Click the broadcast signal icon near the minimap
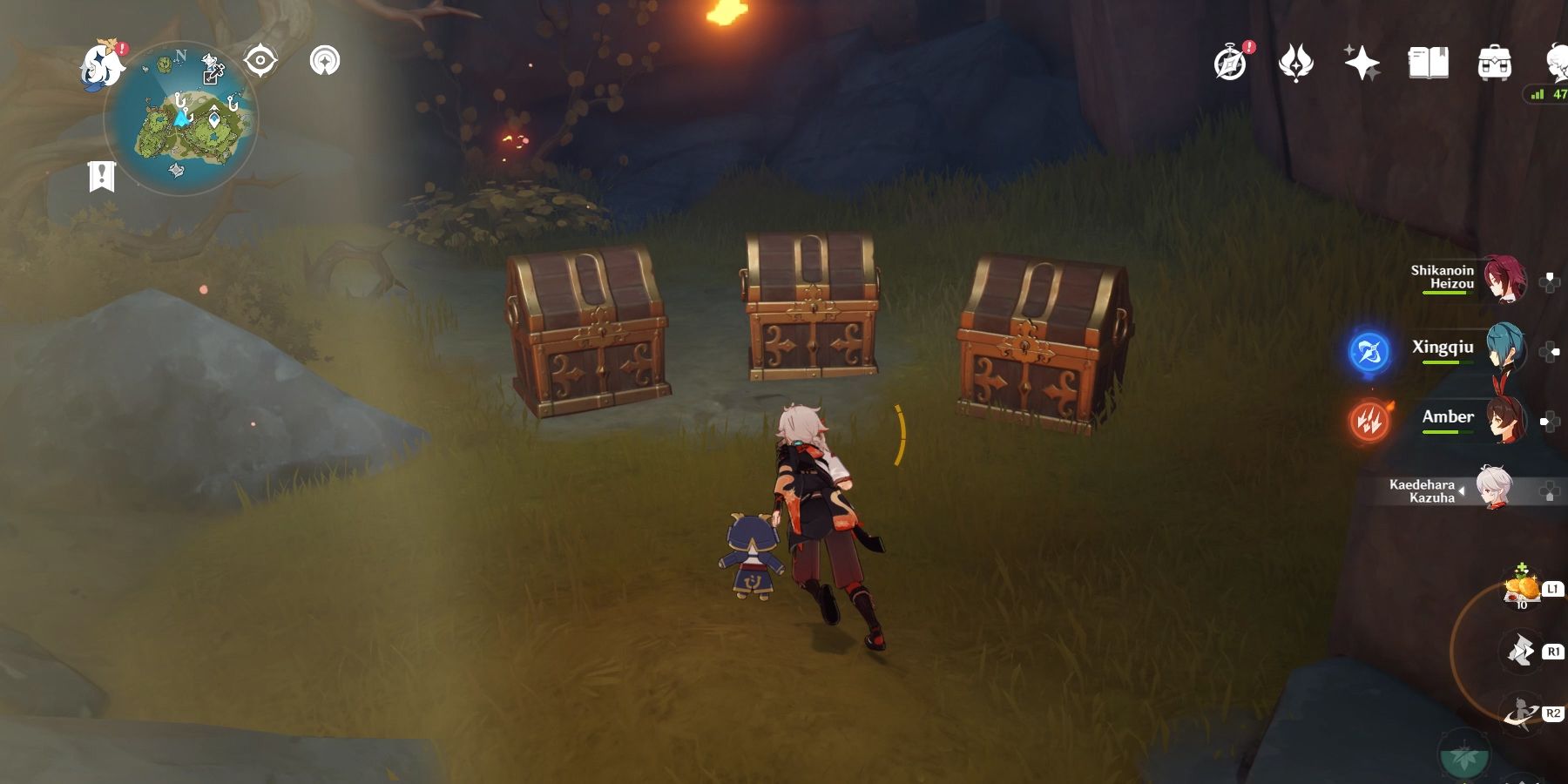The height and width of the screenshot is (784, 1568). (x=325, y=61)
